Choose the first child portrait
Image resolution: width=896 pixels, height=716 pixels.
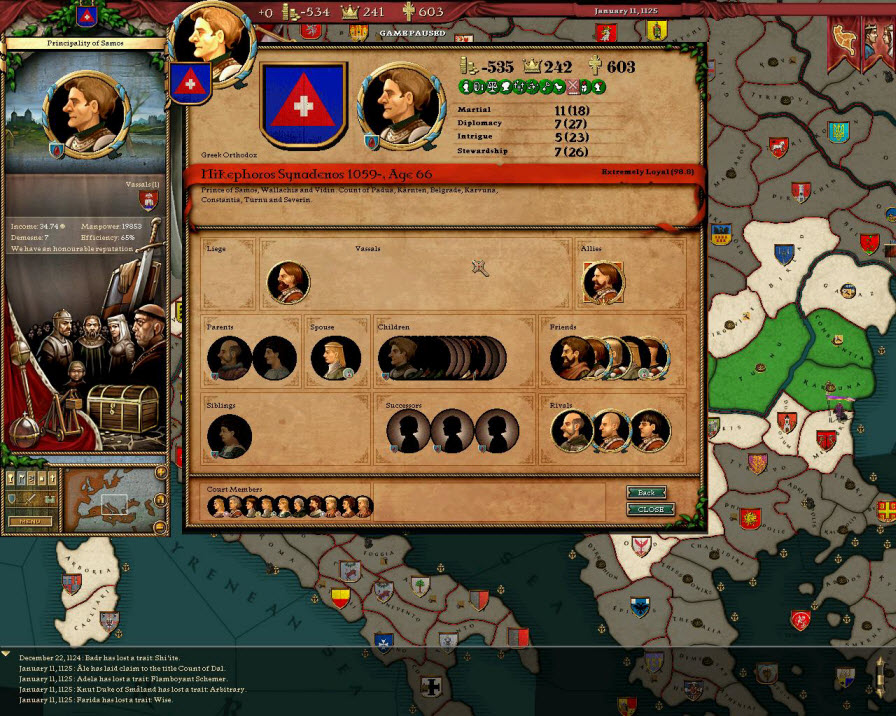[x=397, y=358]
